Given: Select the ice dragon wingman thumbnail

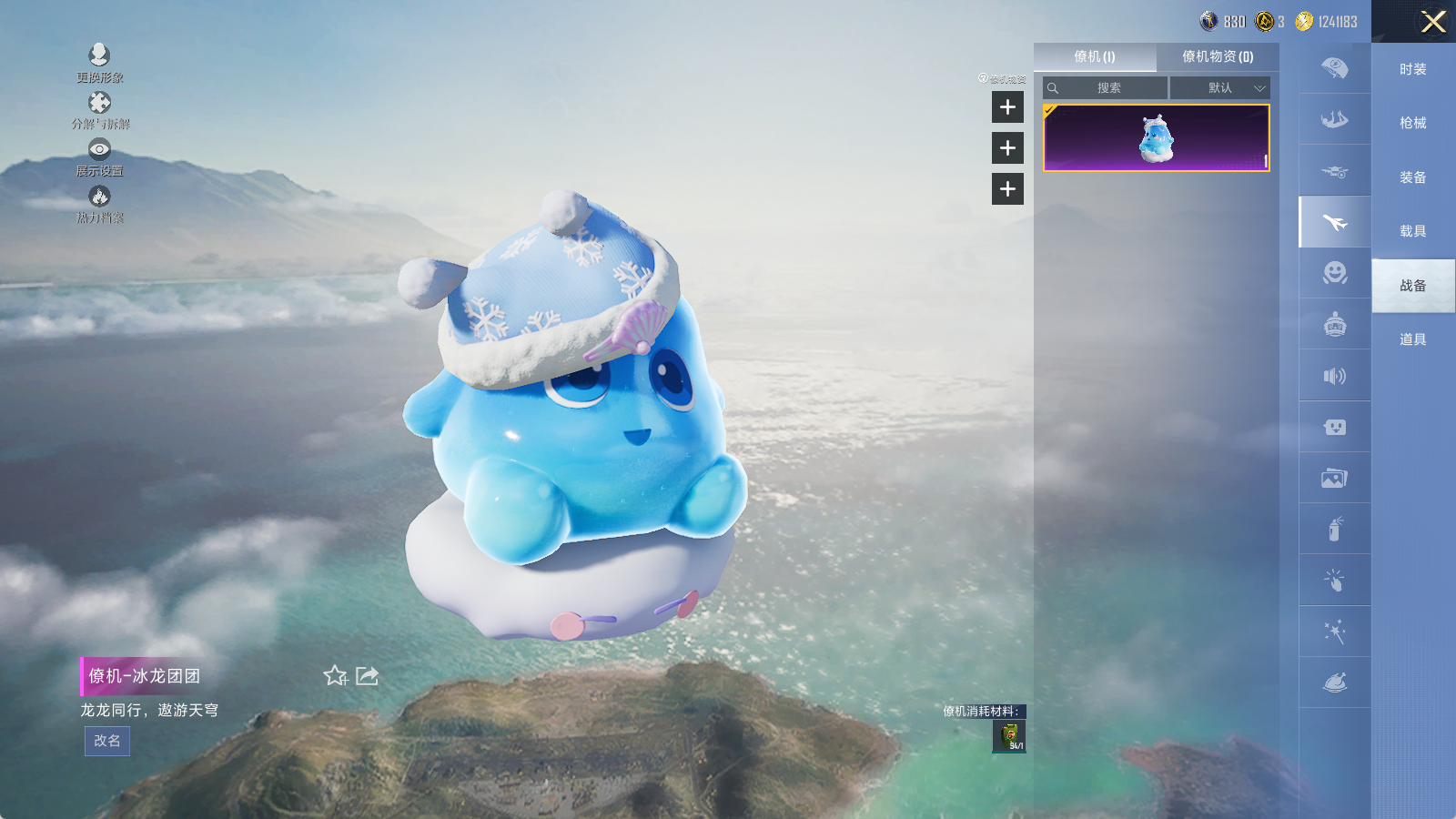Looking at the screenshot, I should pos(1156,138).
